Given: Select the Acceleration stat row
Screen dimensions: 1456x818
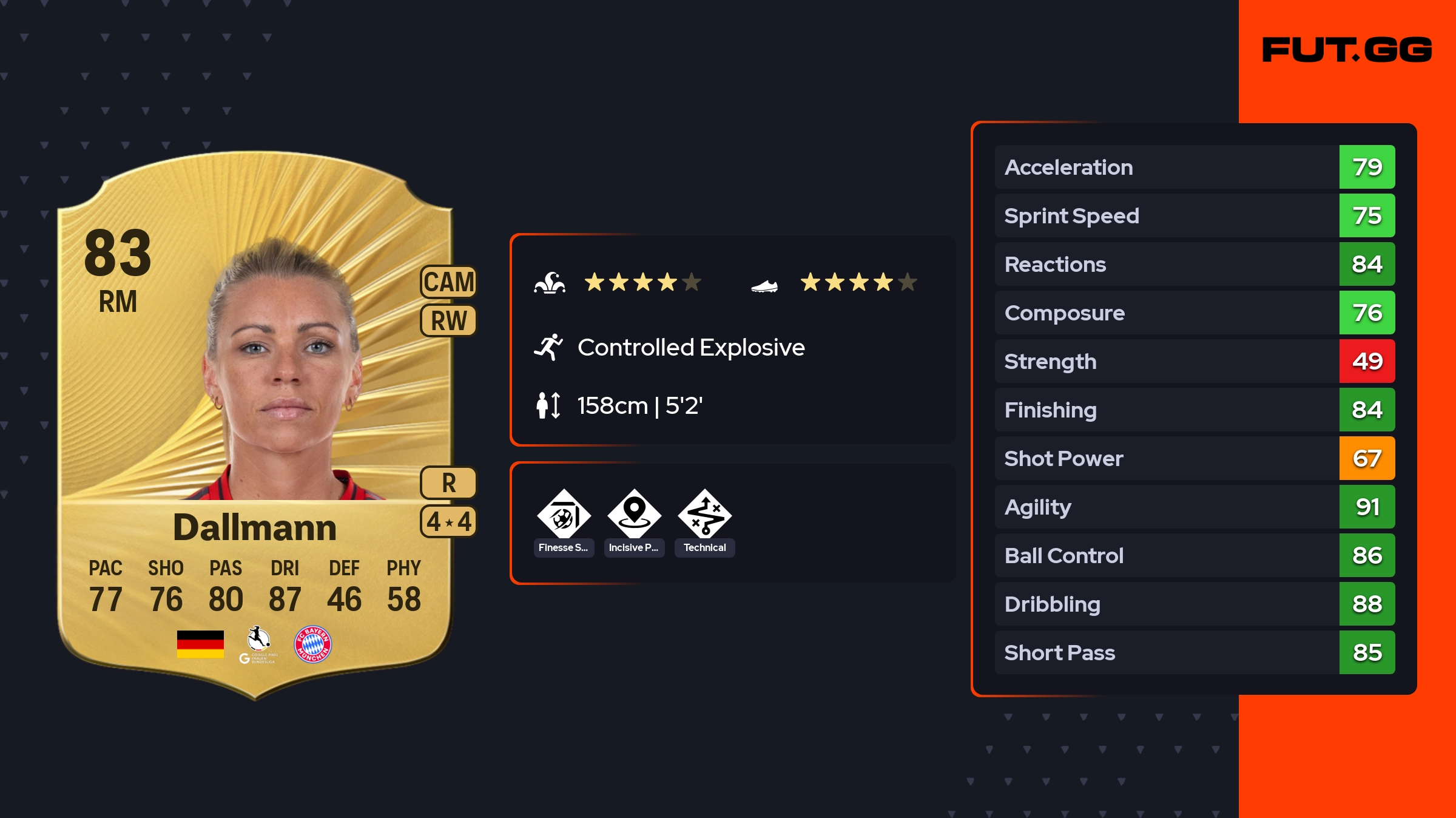Looking at the screenshot, I should point(1195,167).
